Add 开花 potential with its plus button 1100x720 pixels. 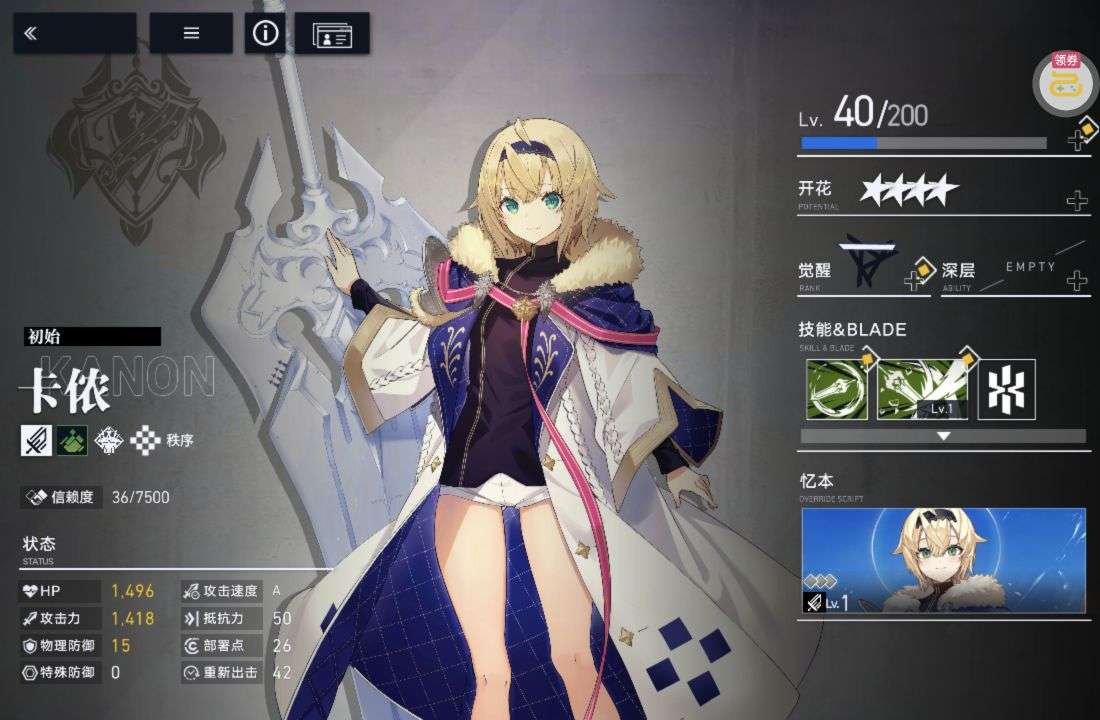(x=1077, y=201)
